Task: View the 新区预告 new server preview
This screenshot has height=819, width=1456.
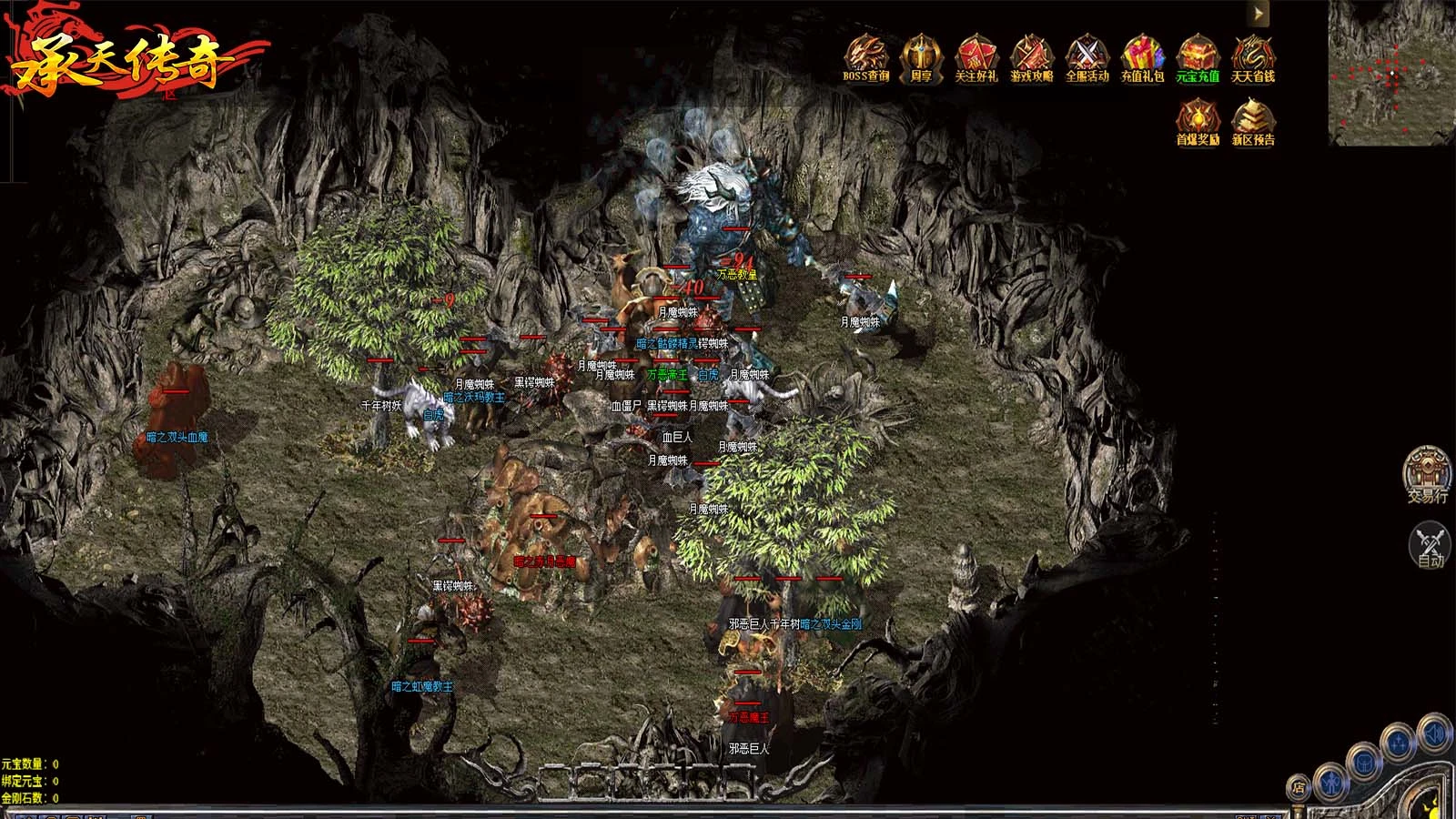Action: 1253,121
